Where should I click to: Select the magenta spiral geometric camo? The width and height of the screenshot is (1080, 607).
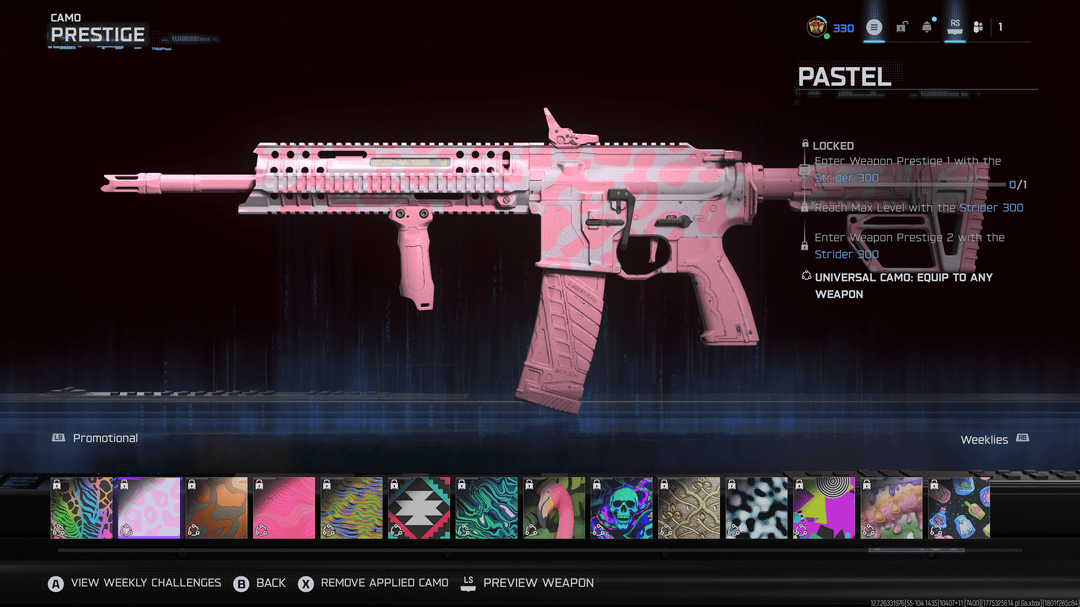824,508
